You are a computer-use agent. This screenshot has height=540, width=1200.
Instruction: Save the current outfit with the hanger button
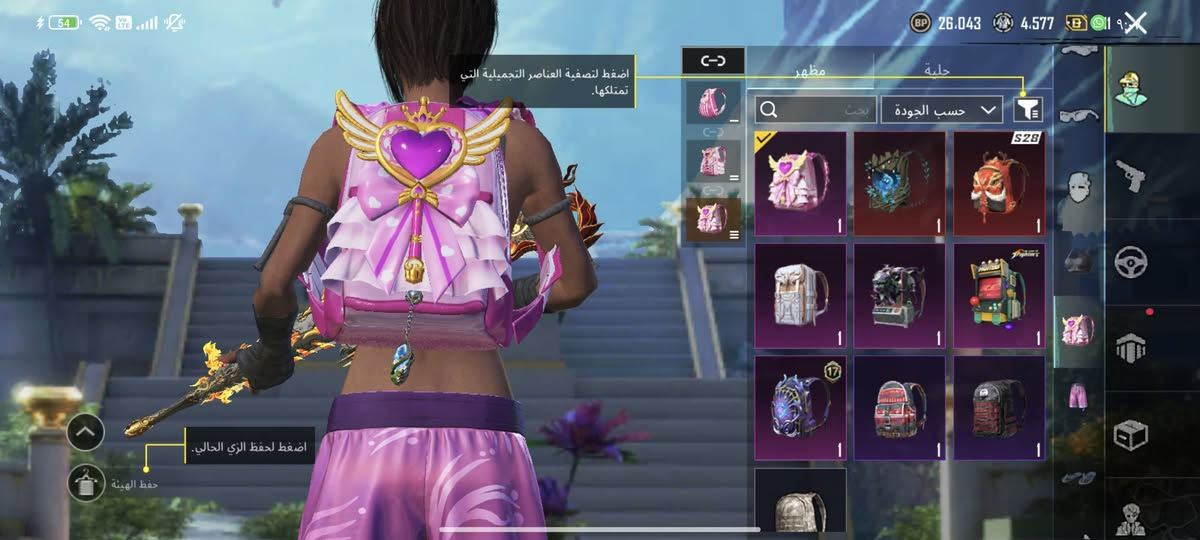coord(87,483)
